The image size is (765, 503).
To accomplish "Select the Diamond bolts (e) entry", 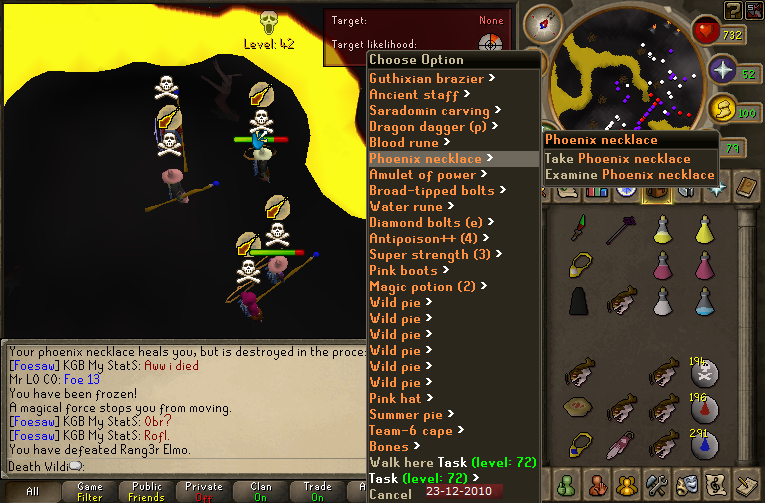I will (426, 223).
